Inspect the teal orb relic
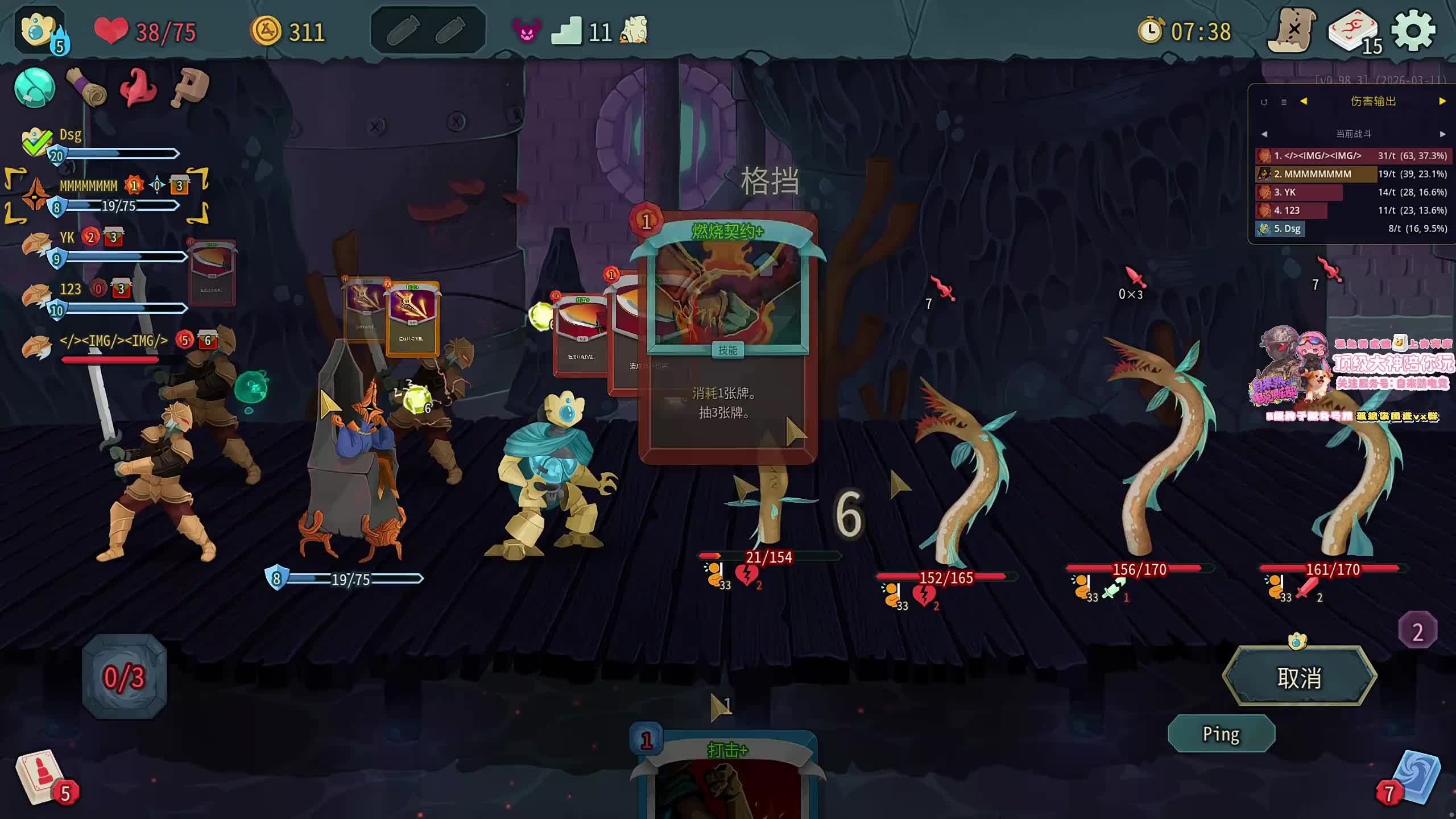The height and width of the screenshot is (819, 1456). 34,88
